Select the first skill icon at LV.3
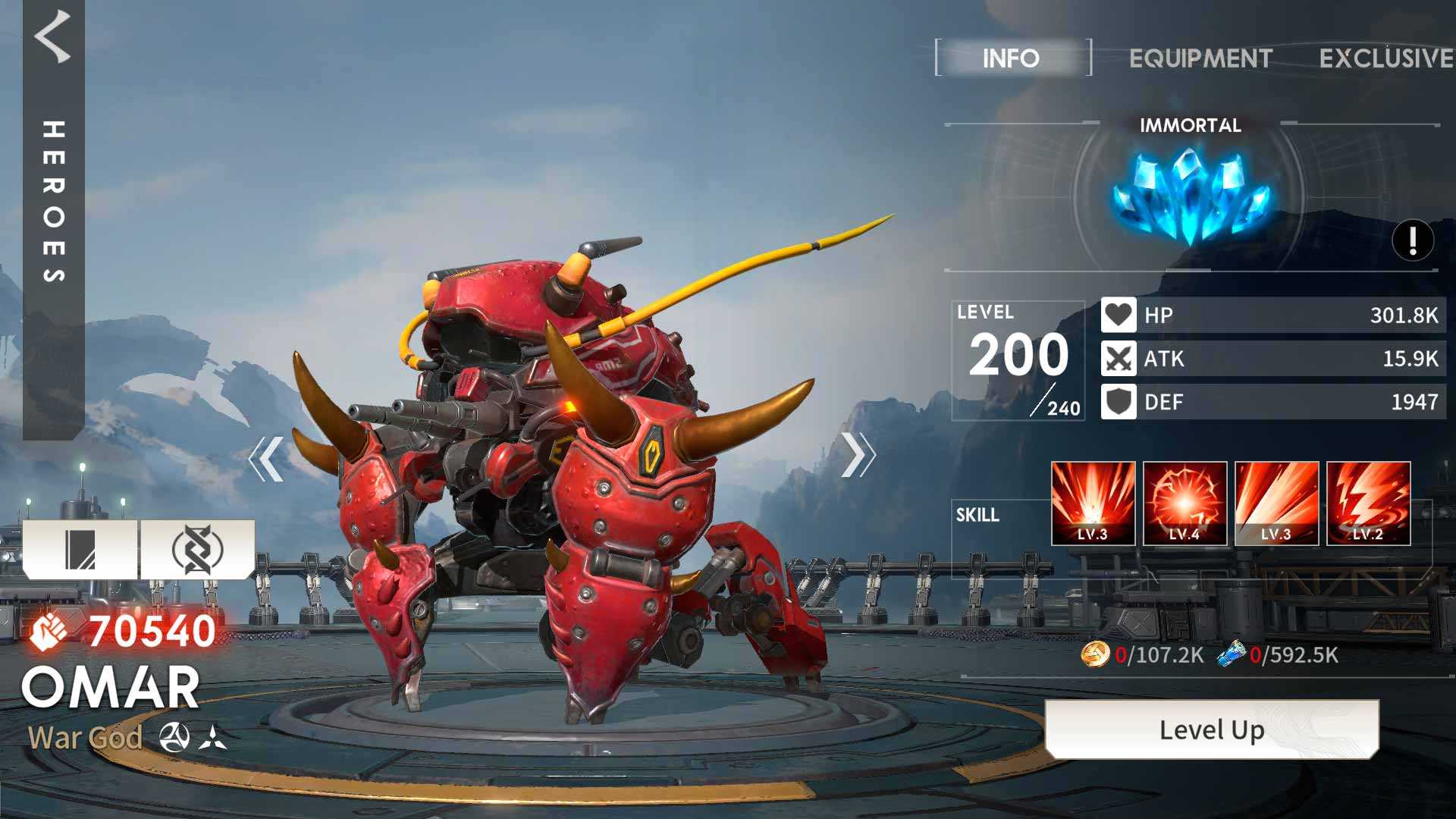Viewport: 1456px width, 819px height. 1093,504
